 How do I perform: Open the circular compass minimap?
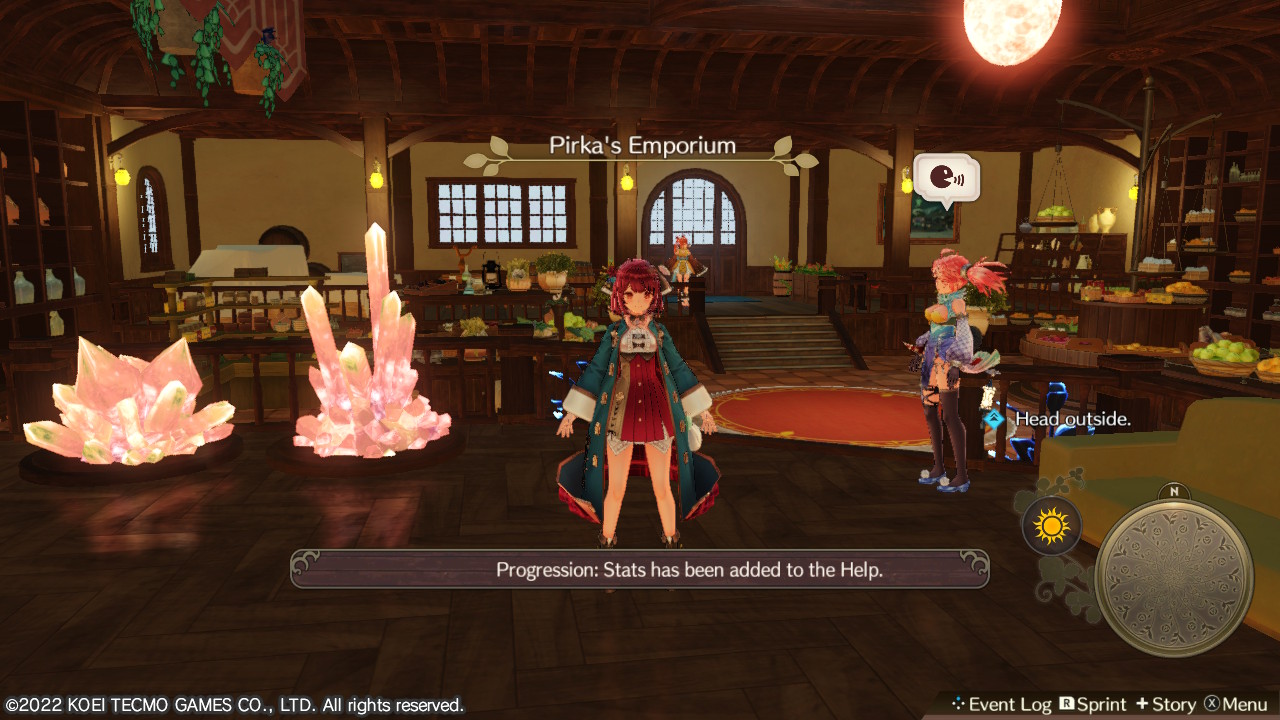1173,577
